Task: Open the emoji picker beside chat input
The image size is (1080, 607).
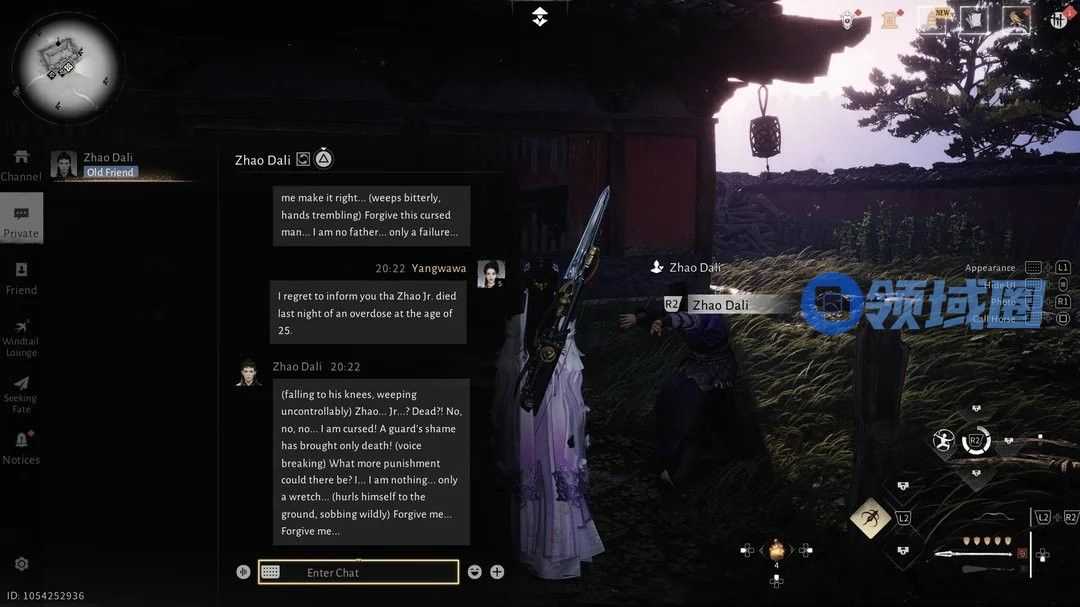Action: point(475,572)
